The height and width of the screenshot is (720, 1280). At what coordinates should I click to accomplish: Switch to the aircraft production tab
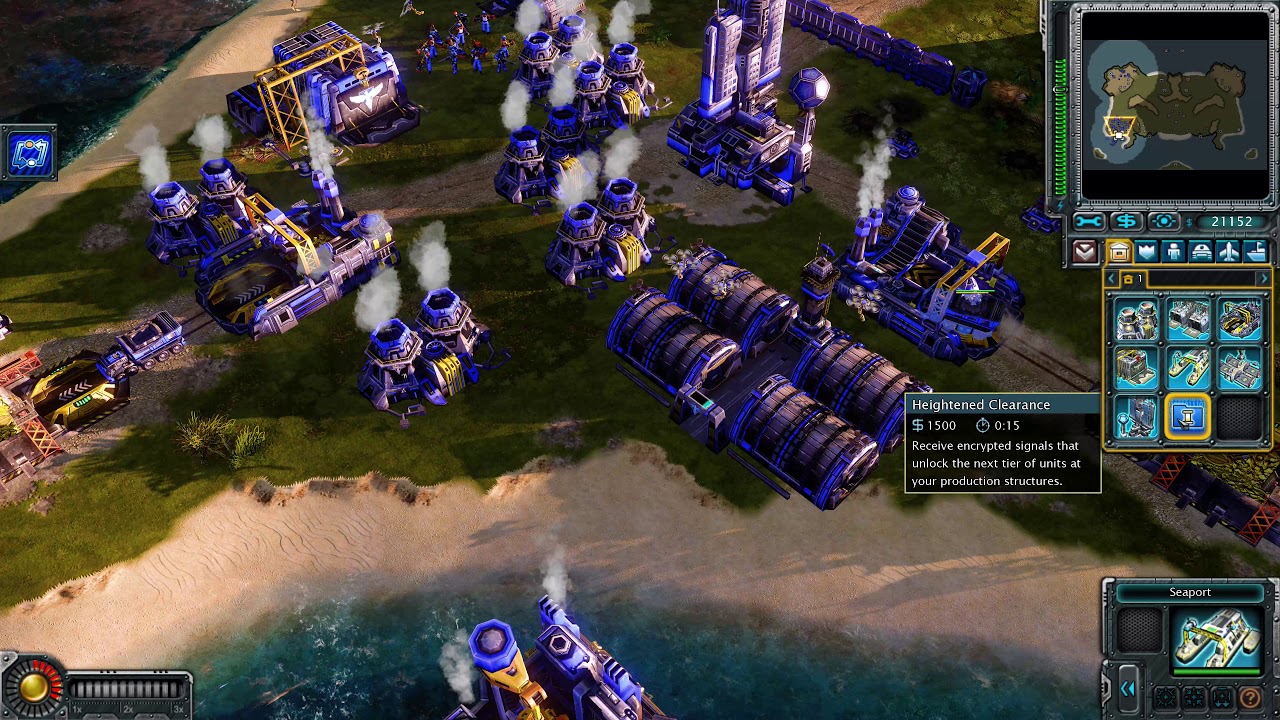tap(1229, 252)
